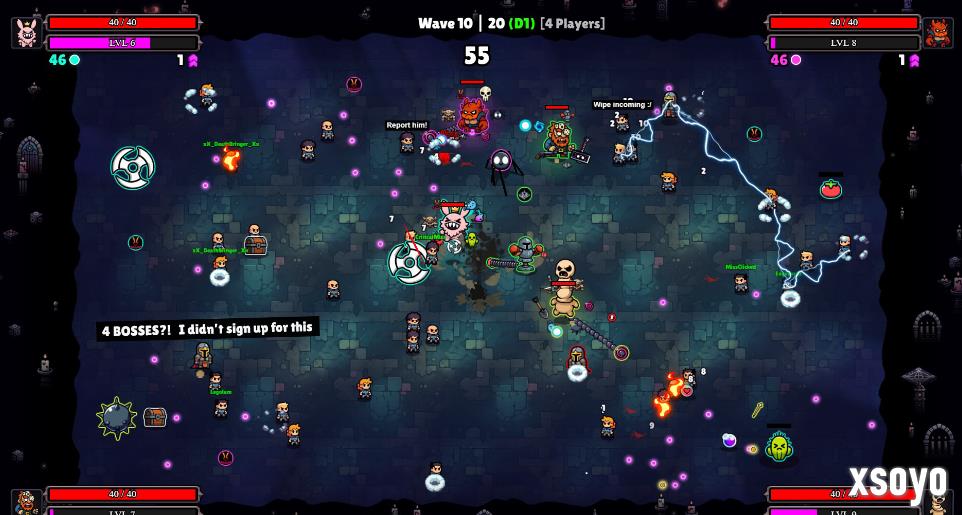The height and width of the screenshot is (515, 962).
Task: Select the pink bunny player portrait
Action: (x=26, y=32)
